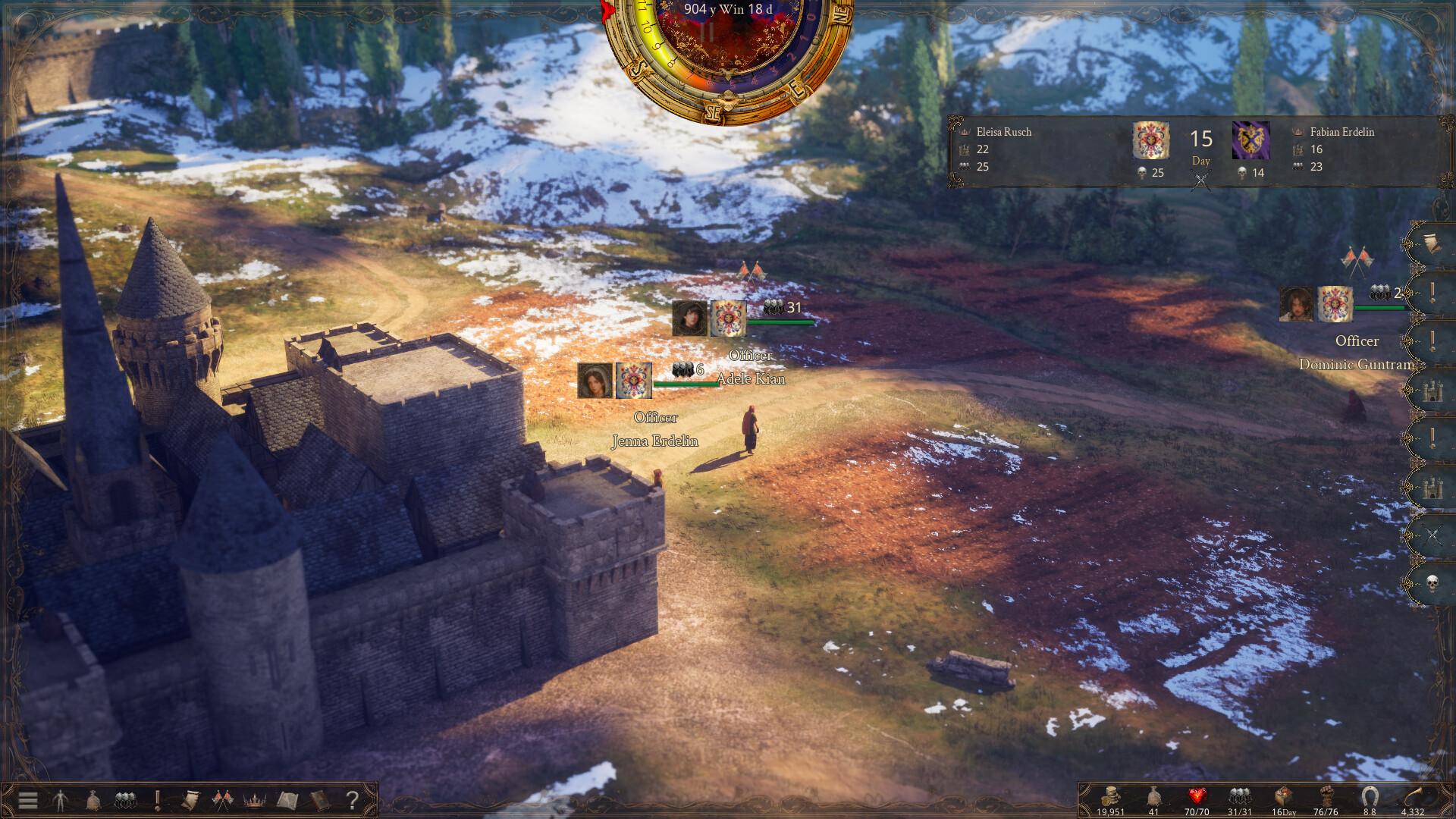This screenshot has height=819, width=1456.
Task: Open the book journal from the toolbar
Action: pos(319,800)
